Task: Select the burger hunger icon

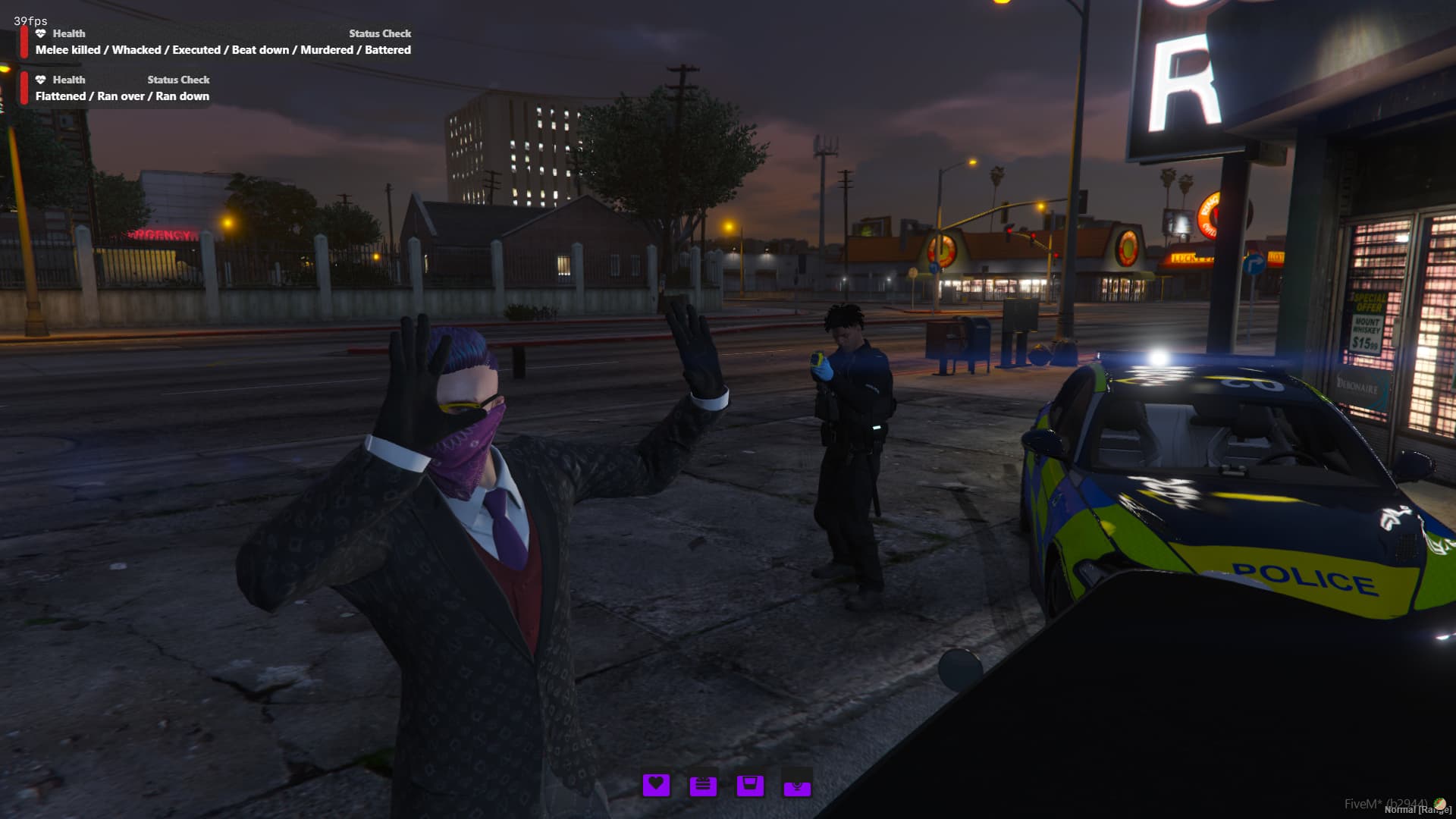Action: (704, 786)
